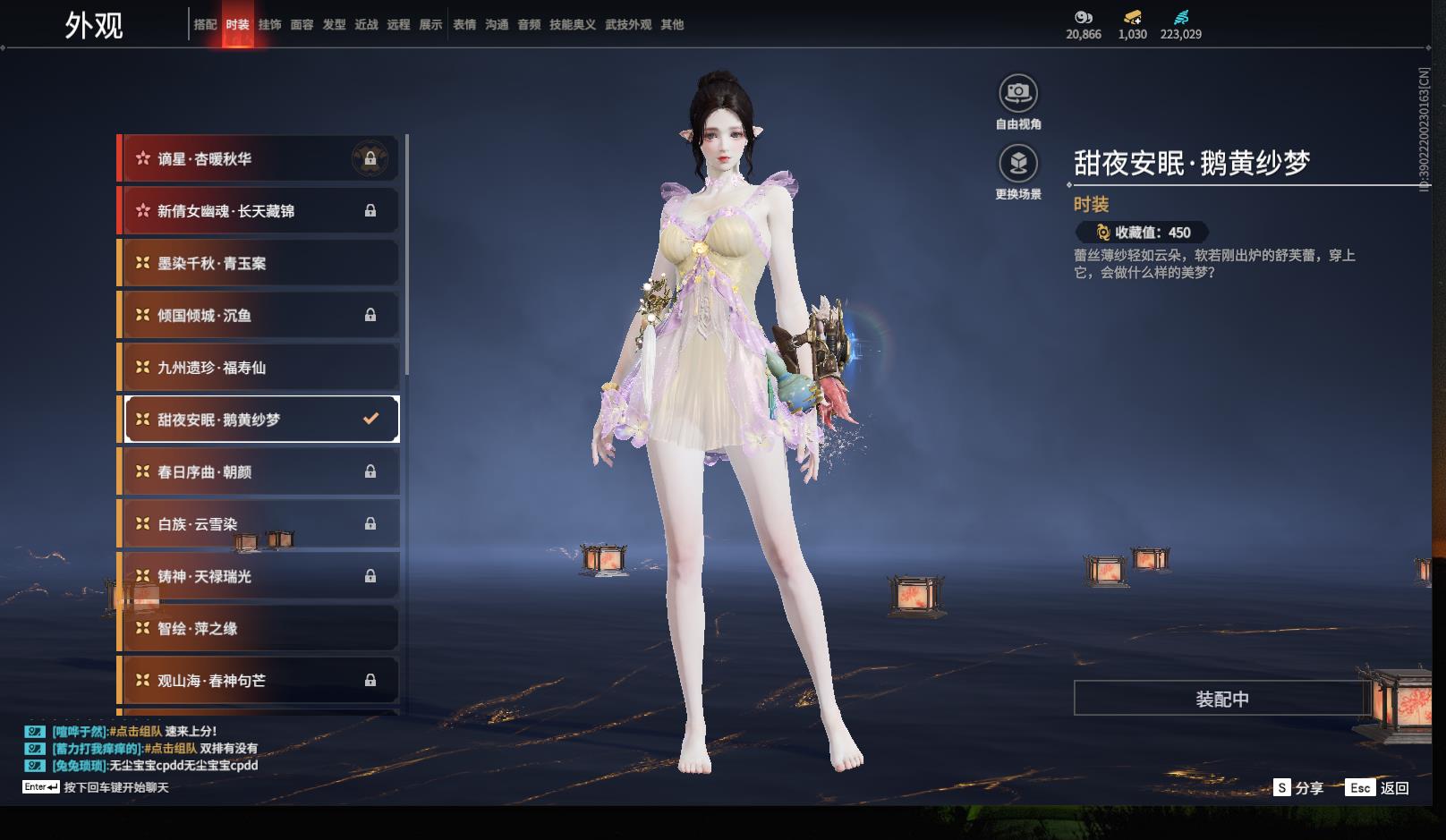Click the 装配中 equip button
Viewport: 1446px width, 840px height.
(1221, 699)
